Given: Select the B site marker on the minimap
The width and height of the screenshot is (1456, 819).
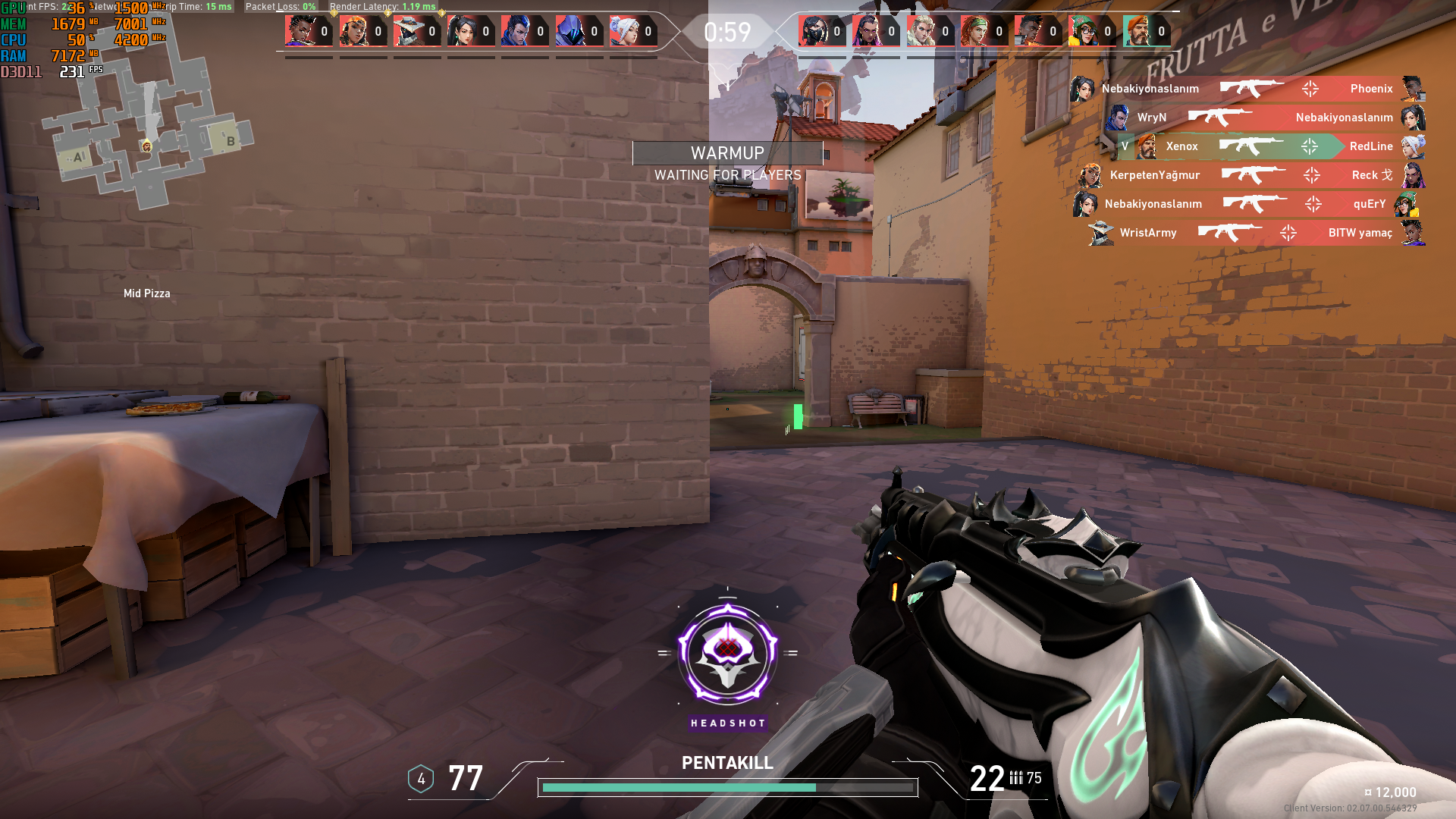Looking at the screenshot, I should click(230, 141).
